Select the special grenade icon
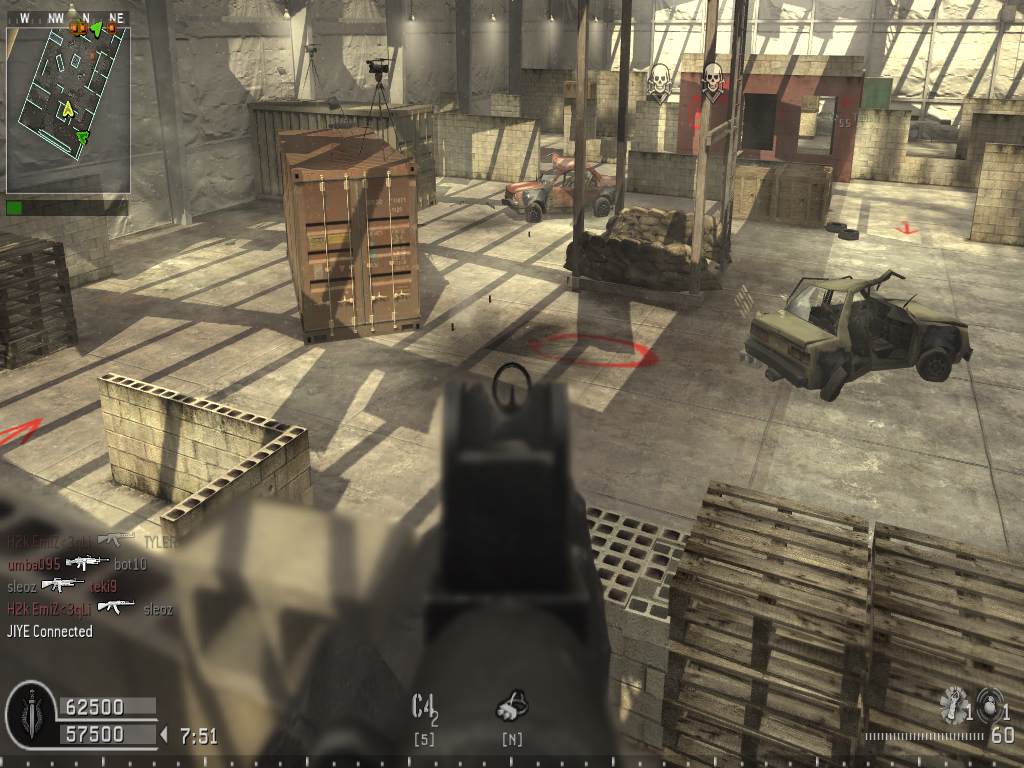 [x=954, y=704]
